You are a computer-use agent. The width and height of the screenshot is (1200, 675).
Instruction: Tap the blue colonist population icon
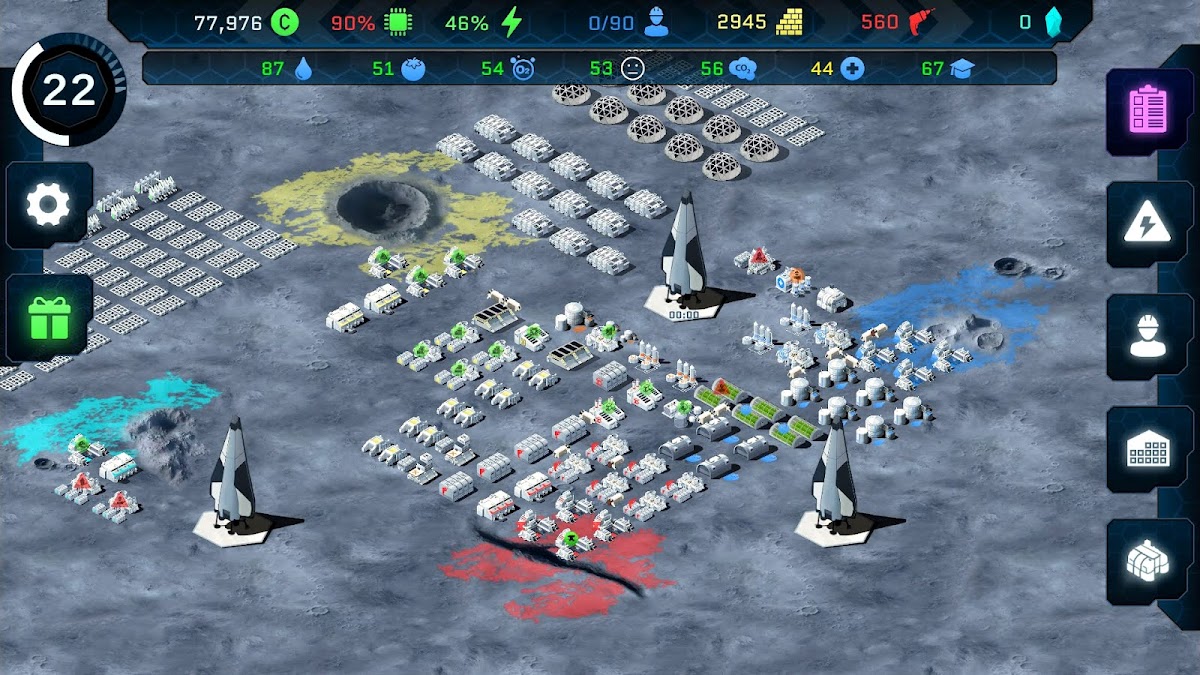656,22
